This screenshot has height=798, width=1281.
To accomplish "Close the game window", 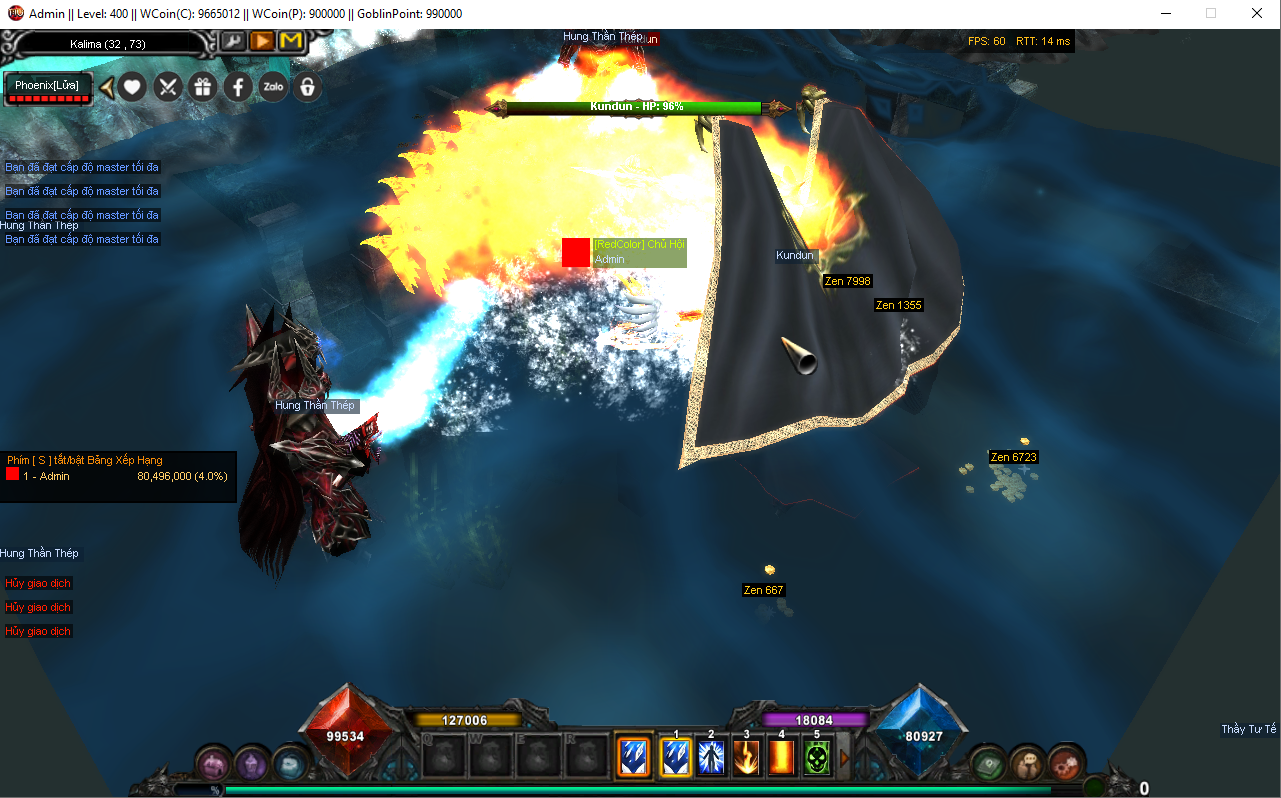I will coord(1257,14).
